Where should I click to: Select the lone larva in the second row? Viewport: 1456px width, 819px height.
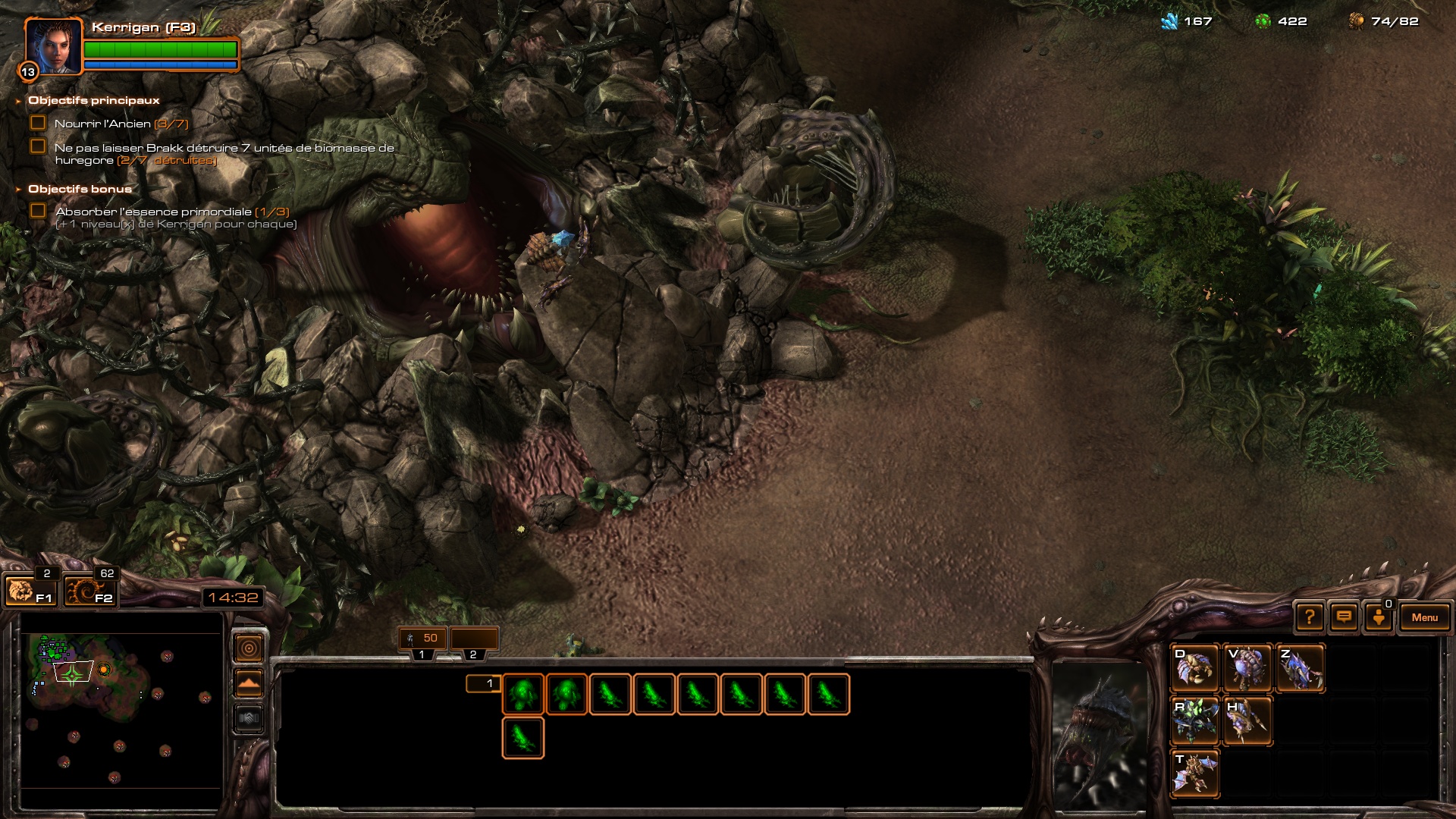tap(522, 738)
